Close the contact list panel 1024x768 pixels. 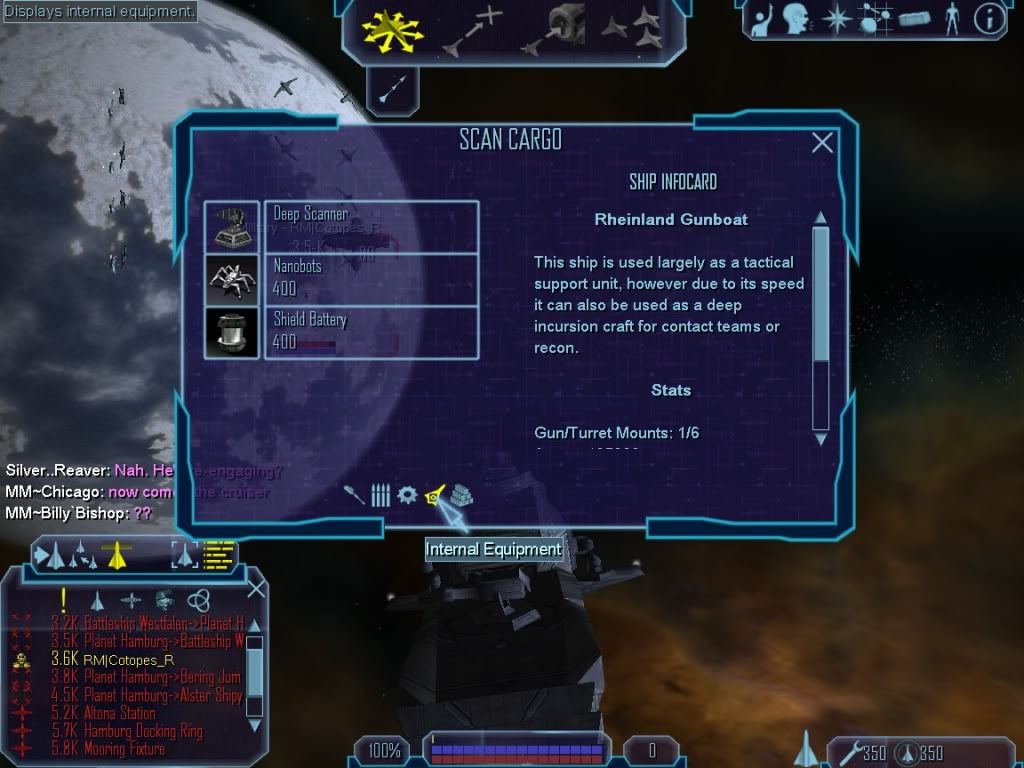[255, 589]
